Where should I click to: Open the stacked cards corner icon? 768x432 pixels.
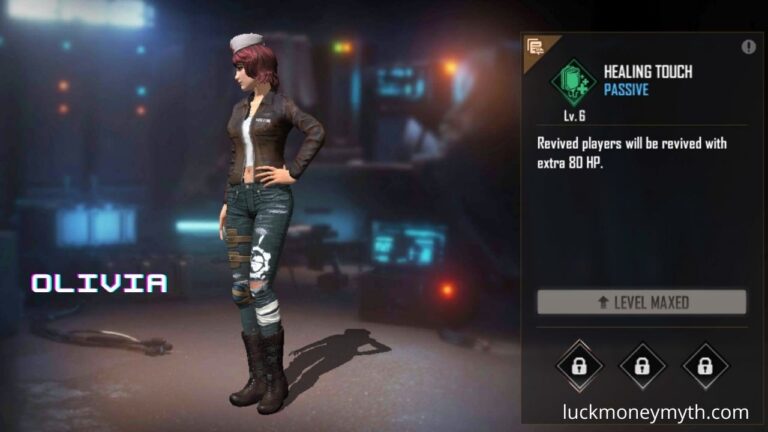[535, 46]
